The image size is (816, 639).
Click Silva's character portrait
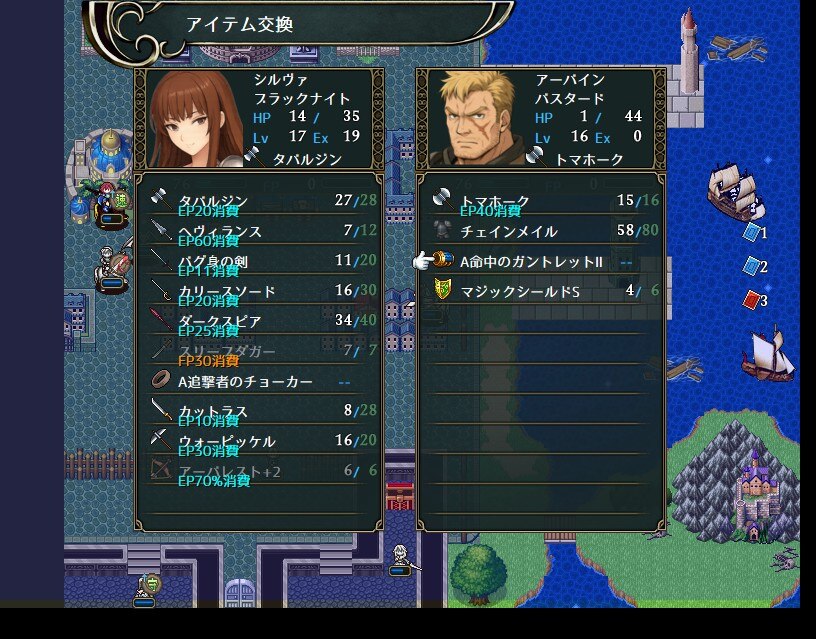(193, 117)
